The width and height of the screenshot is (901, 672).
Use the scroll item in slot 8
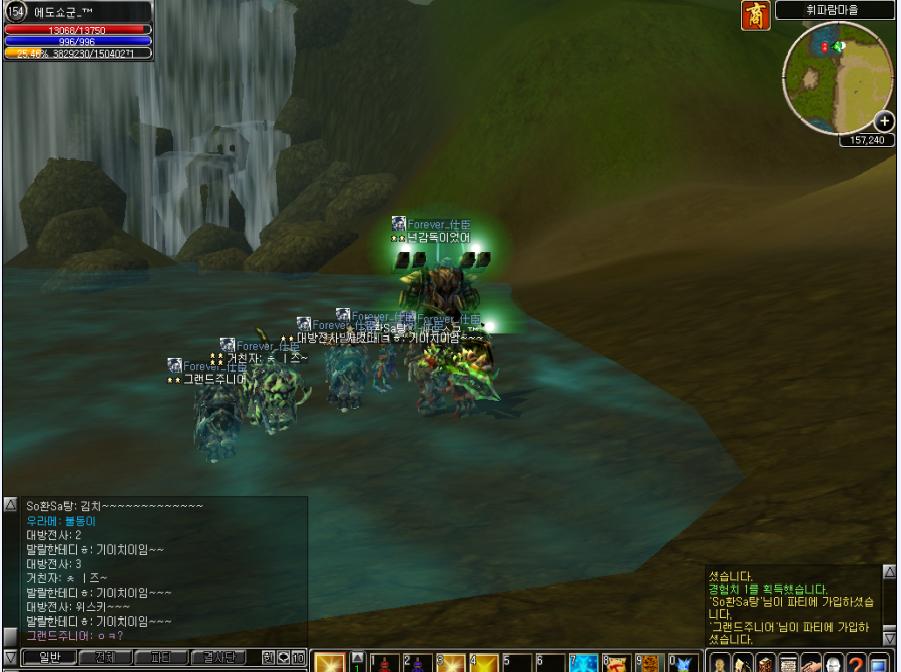tap(617, 662)
